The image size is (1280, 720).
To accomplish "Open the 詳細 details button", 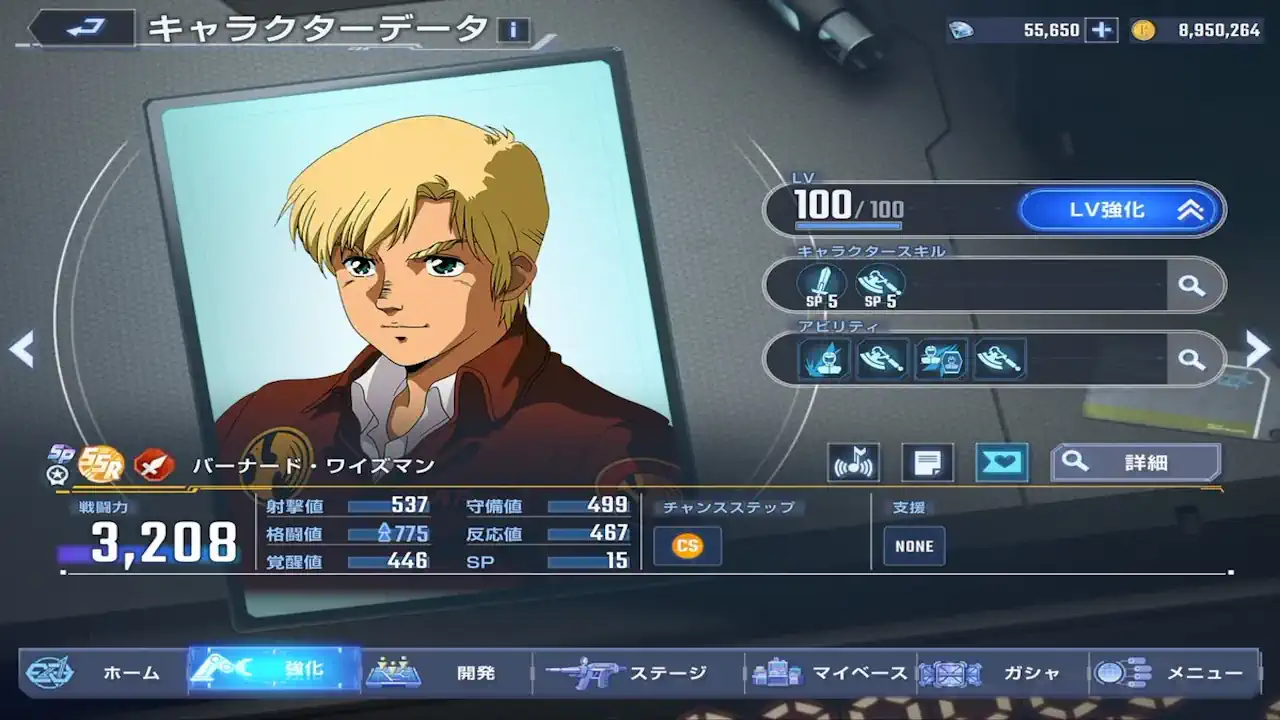I will pyautogui.click(x=1136, y=462).
